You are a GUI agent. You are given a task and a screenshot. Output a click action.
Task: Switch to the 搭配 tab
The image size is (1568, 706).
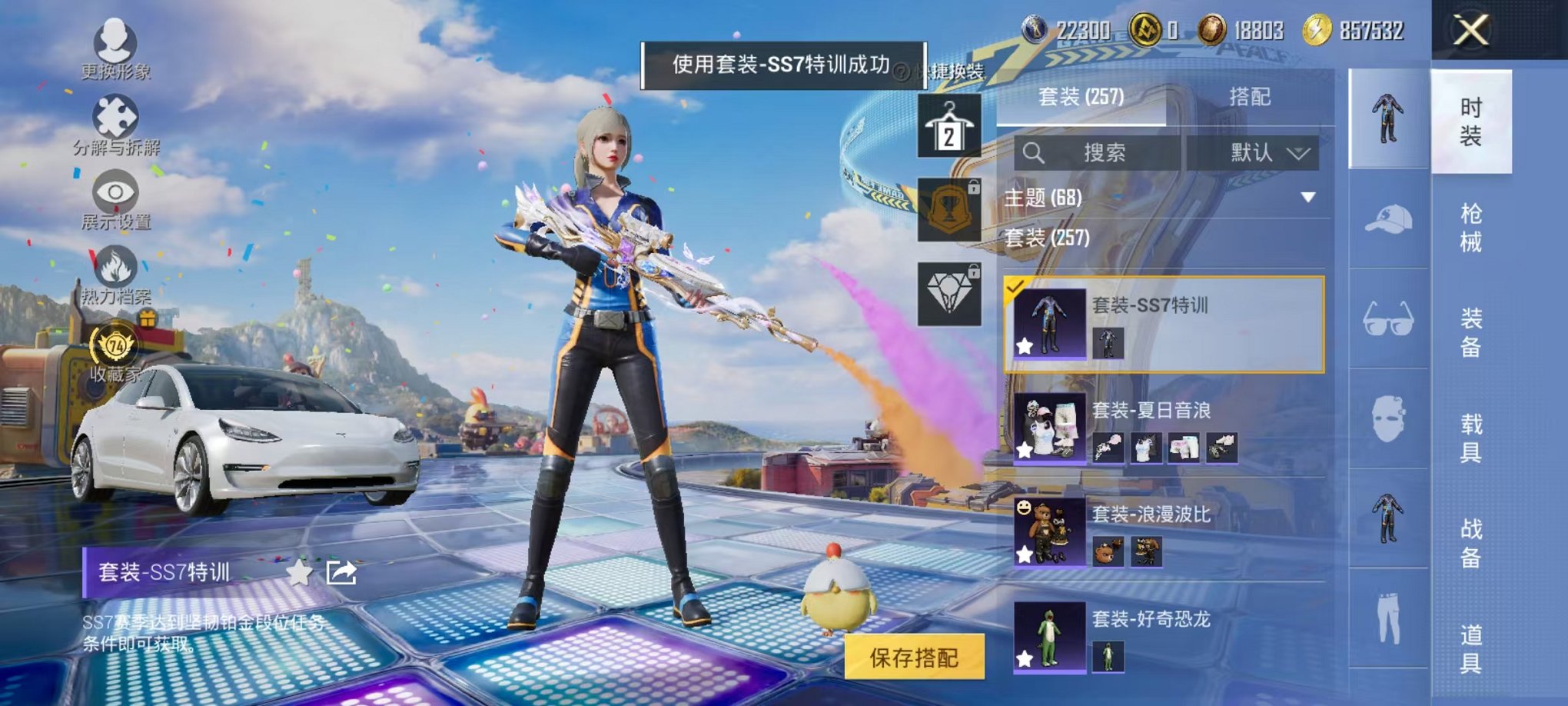coord(1251,97)
